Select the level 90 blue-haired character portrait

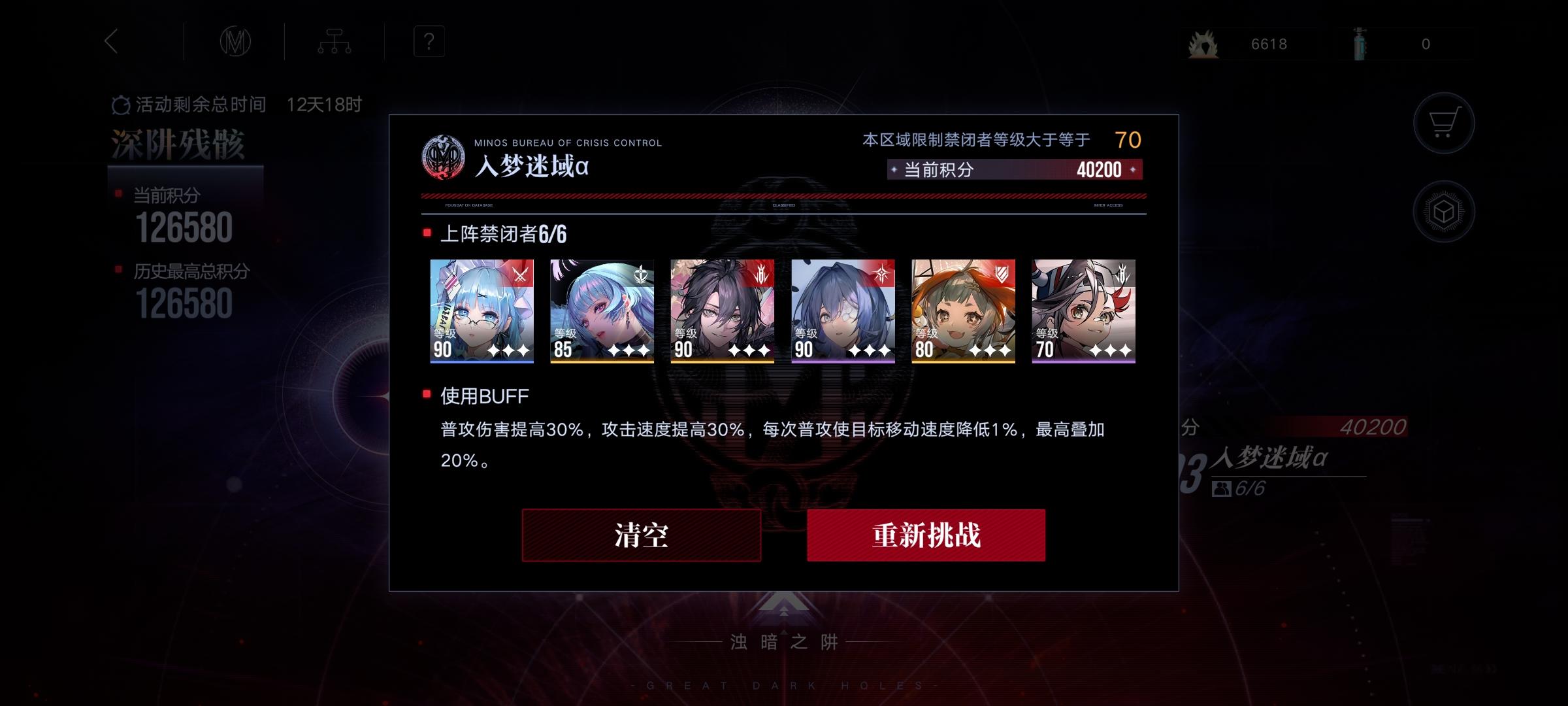[x=482, y=312]
